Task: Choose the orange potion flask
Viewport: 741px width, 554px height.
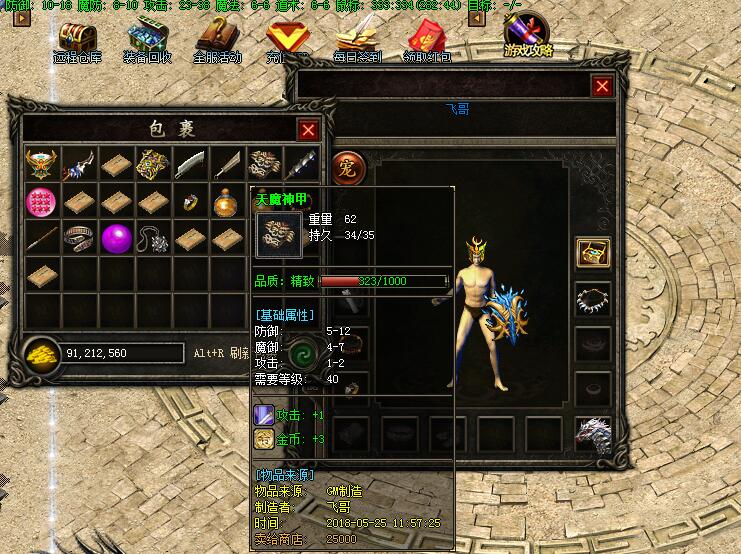Action: (227, 202)
